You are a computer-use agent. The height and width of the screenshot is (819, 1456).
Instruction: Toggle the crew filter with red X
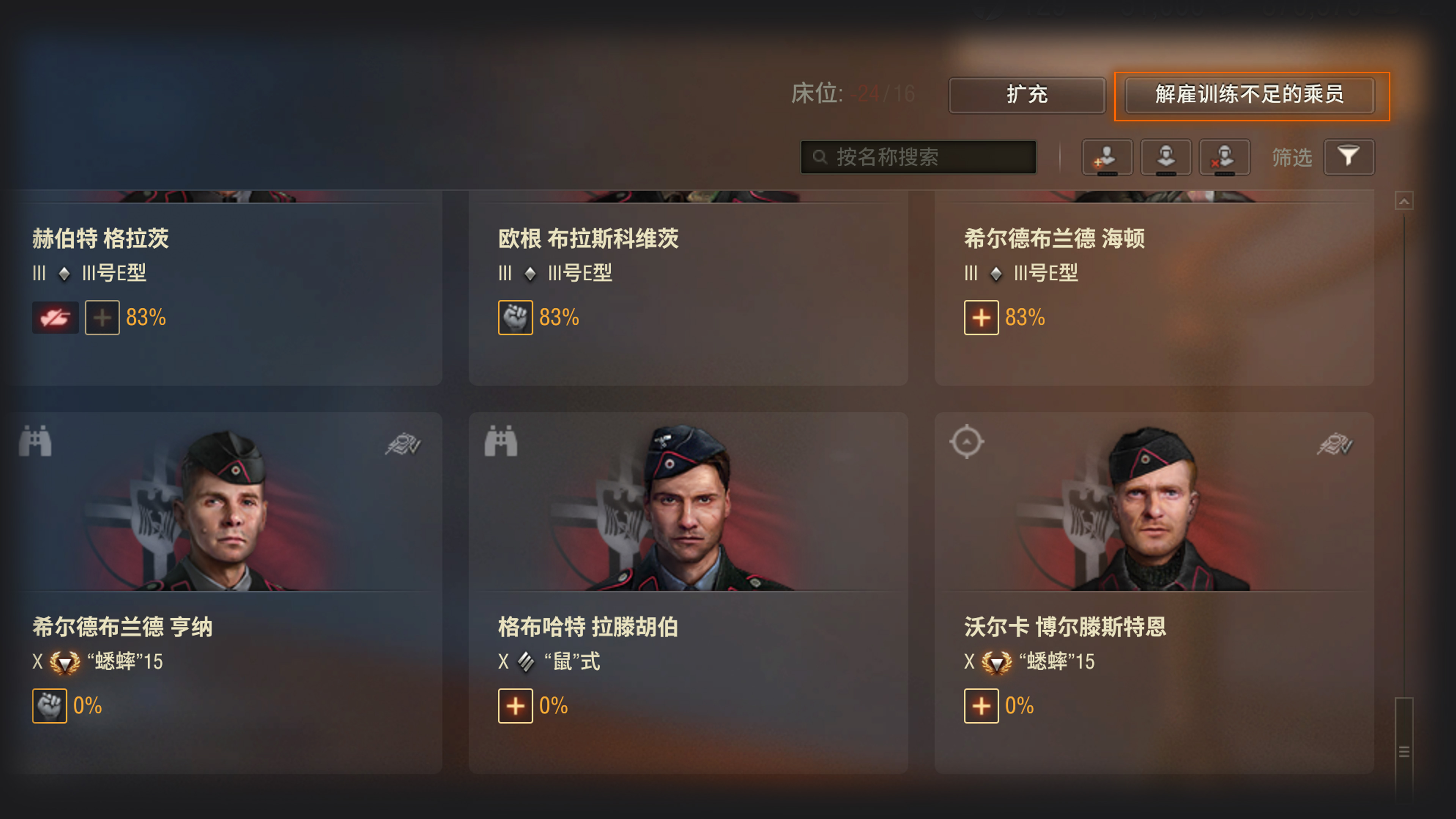(x=1224, y=157)
